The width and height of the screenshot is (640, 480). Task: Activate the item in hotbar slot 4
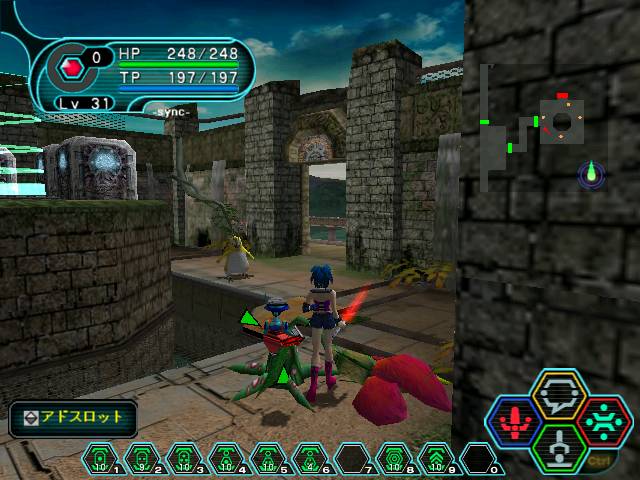click(226, 459)
